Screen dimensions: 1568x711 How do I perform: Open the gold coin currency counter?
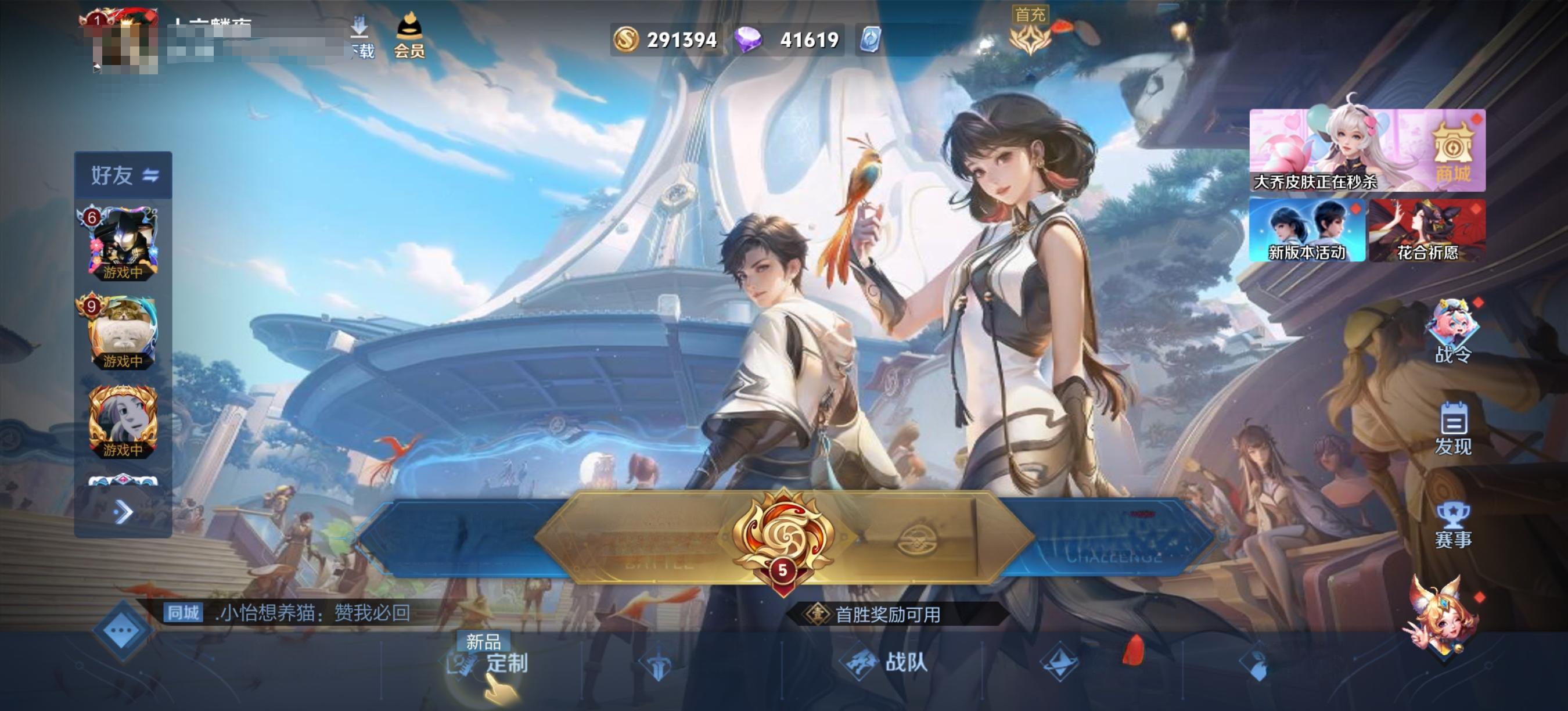[x=666, y=40]
